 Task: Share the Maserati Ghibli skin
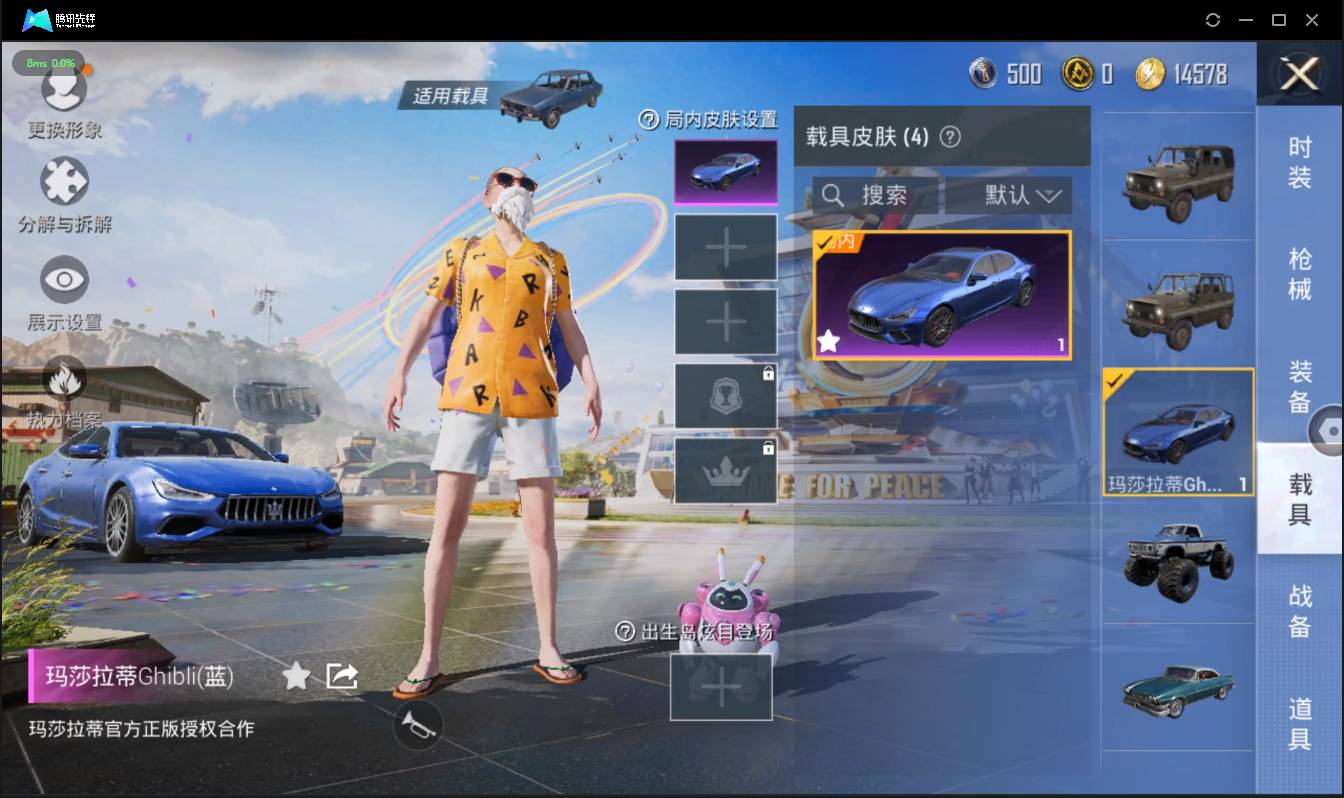(x=342, y=677)
